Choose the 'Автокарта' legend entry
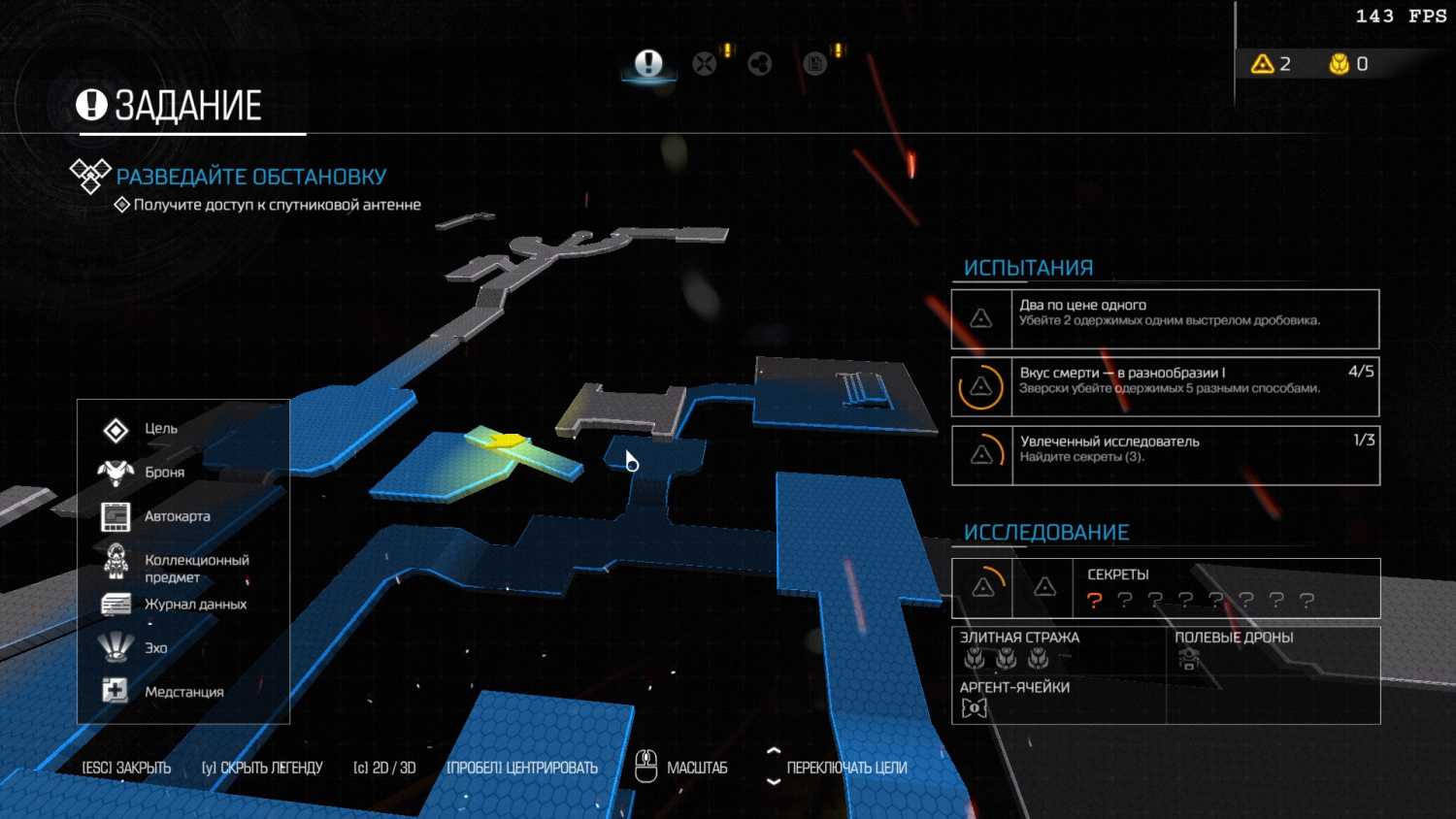 click(x=176, y=516)
